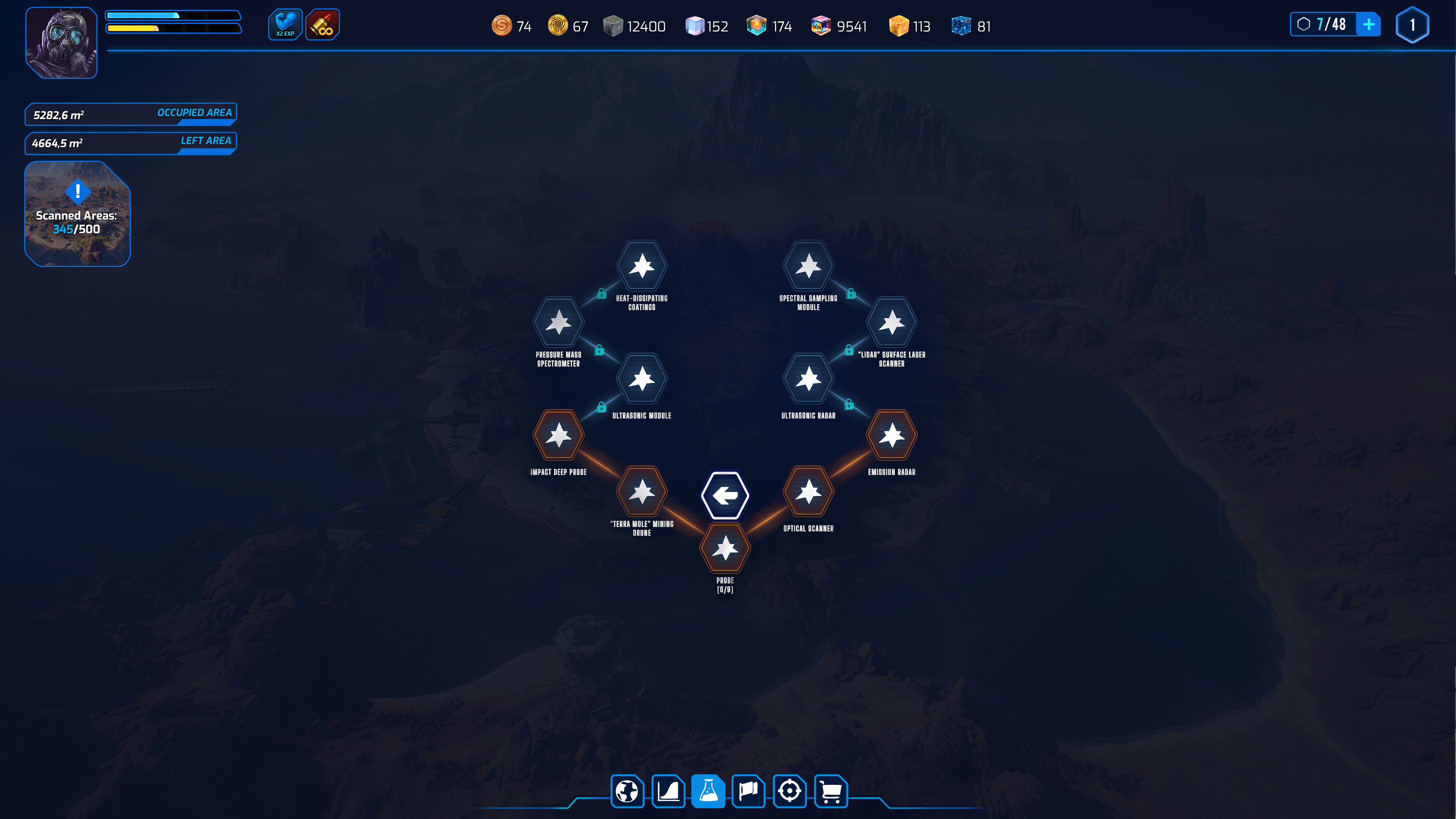
Task: Open the Impact Deep Probe tech node
Action: click(559, 435)
